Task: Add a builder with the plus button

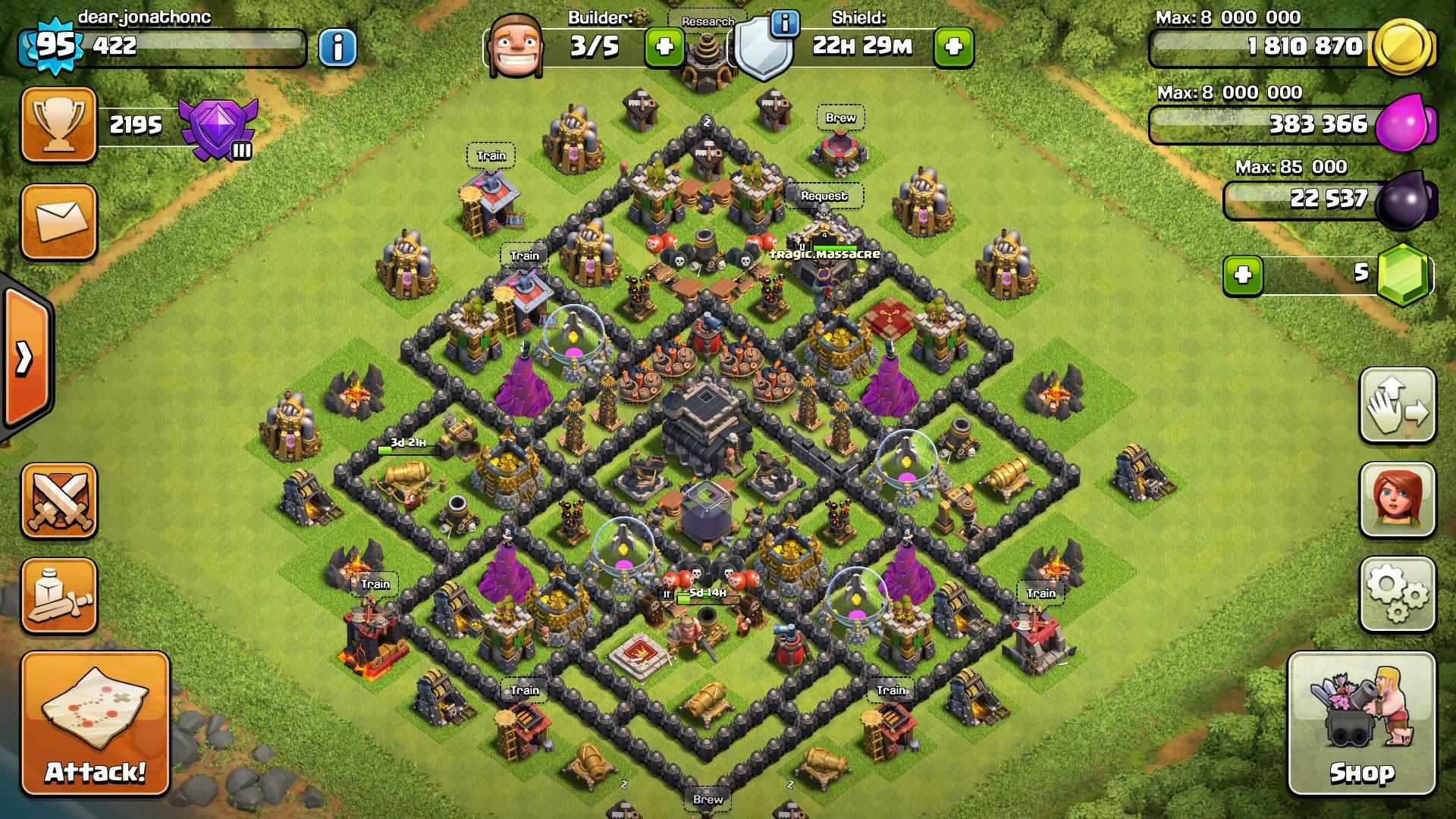Action: (x=664, y=47)
